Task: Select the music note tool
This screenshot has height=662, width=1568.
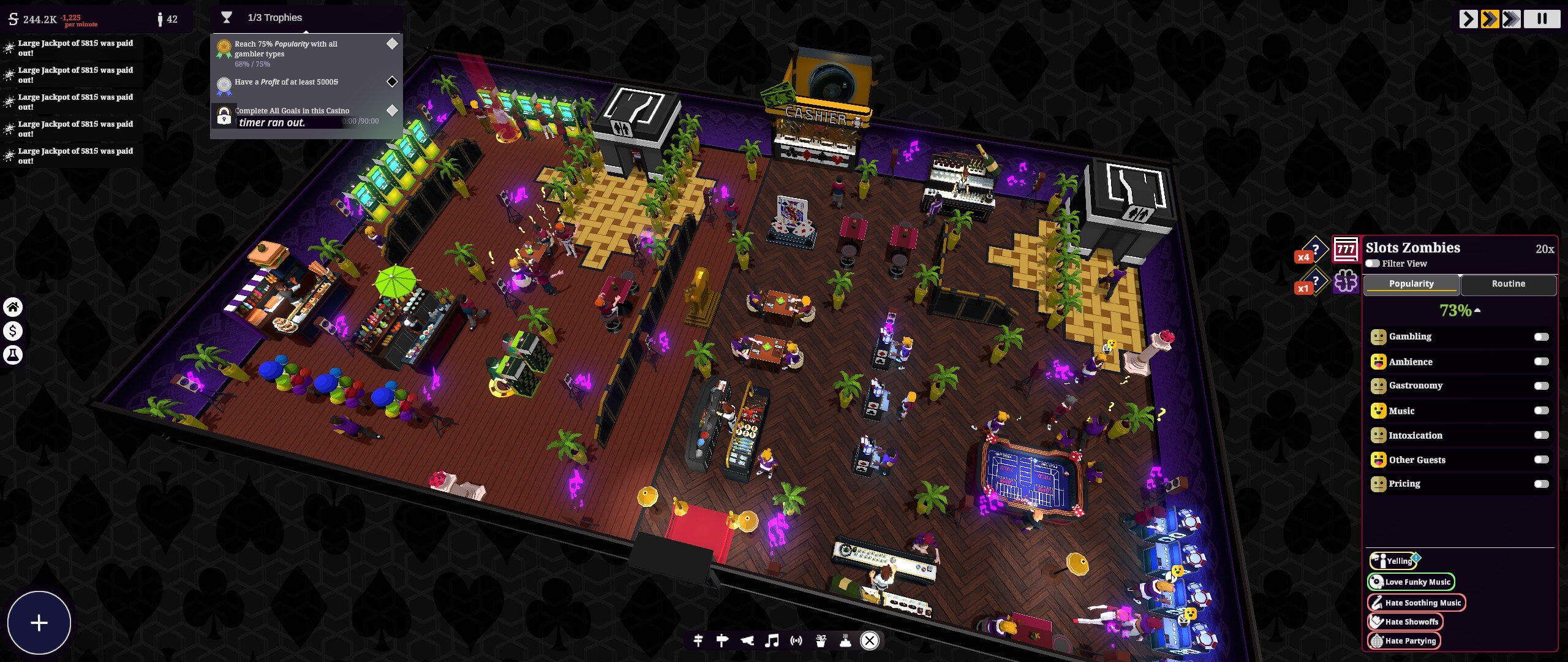Action: pos(772,641)
